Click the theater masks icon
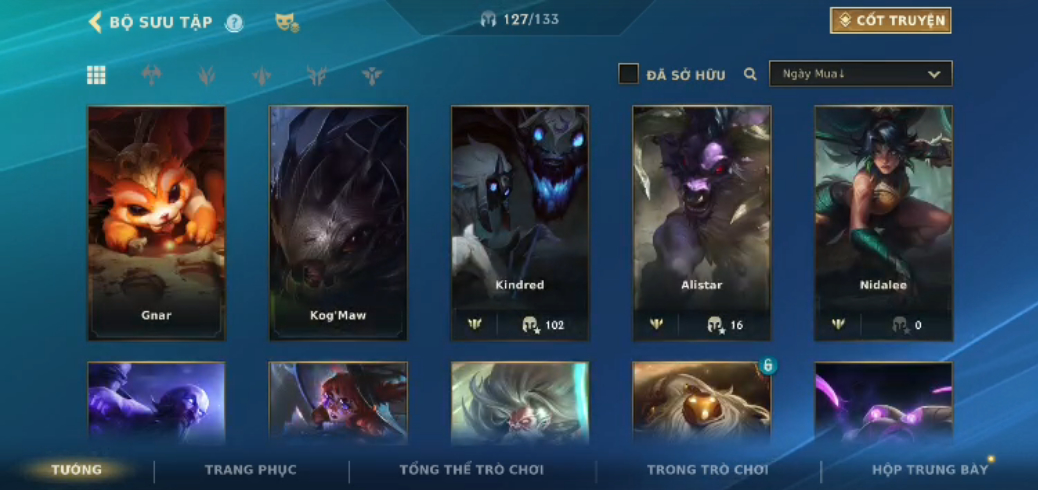 287,22
